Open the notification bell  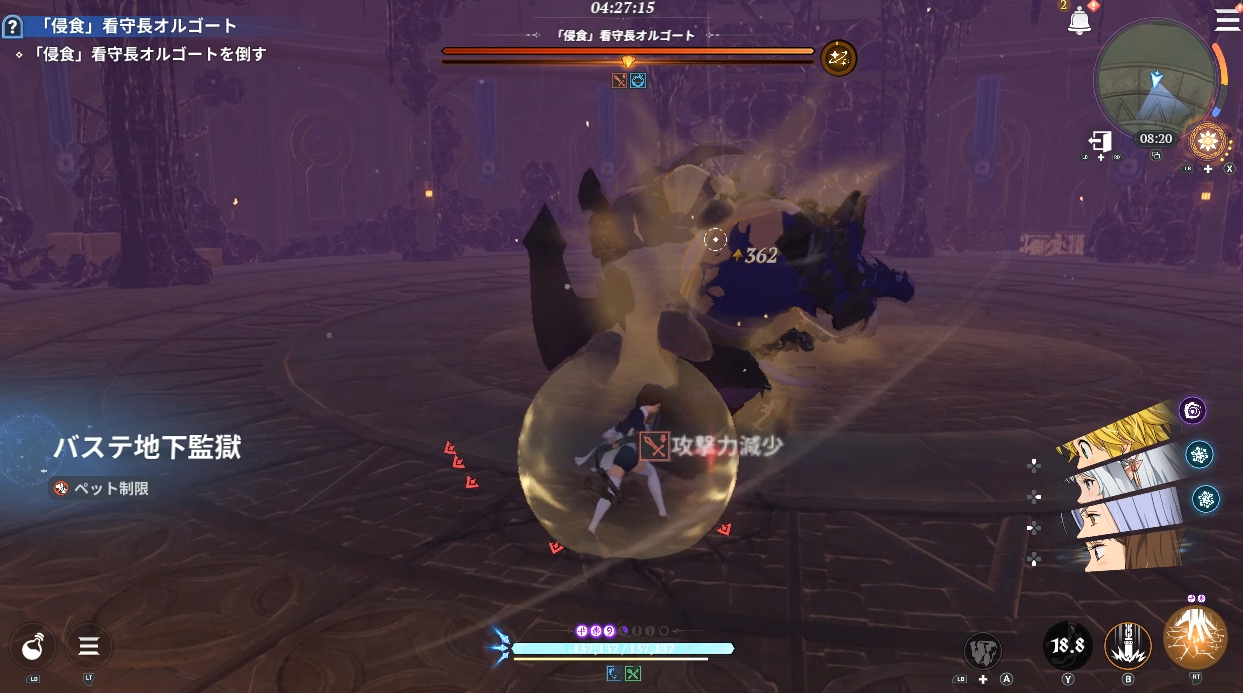tap(1079, 21)
